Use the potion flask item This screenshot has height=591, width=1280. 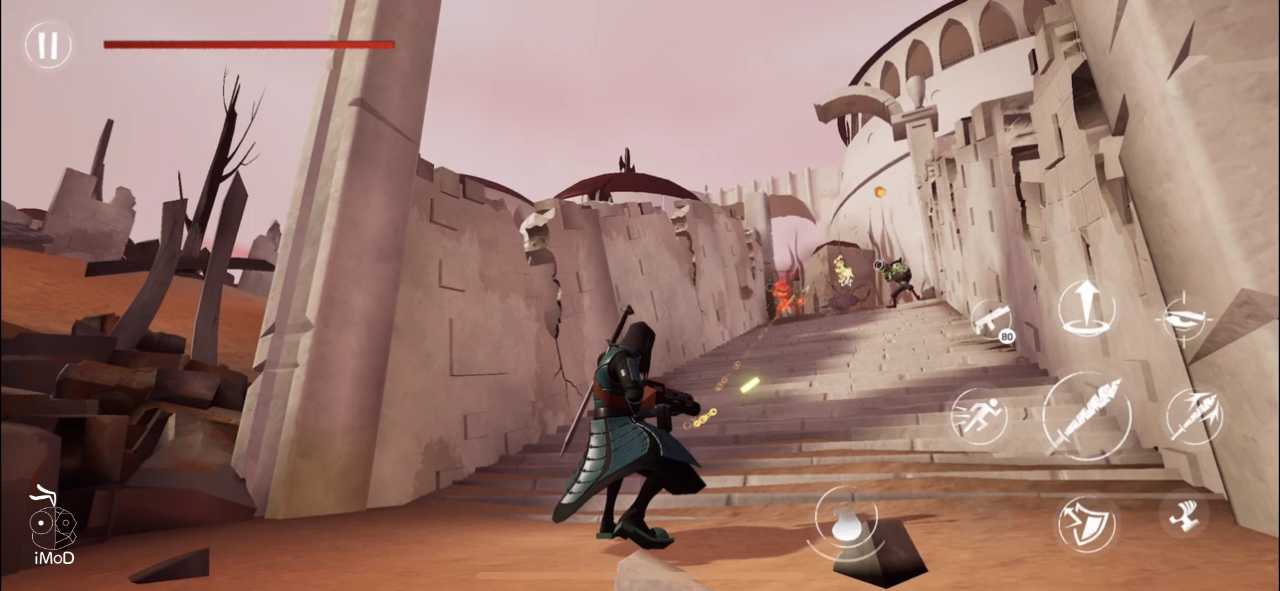pos(846,522)
